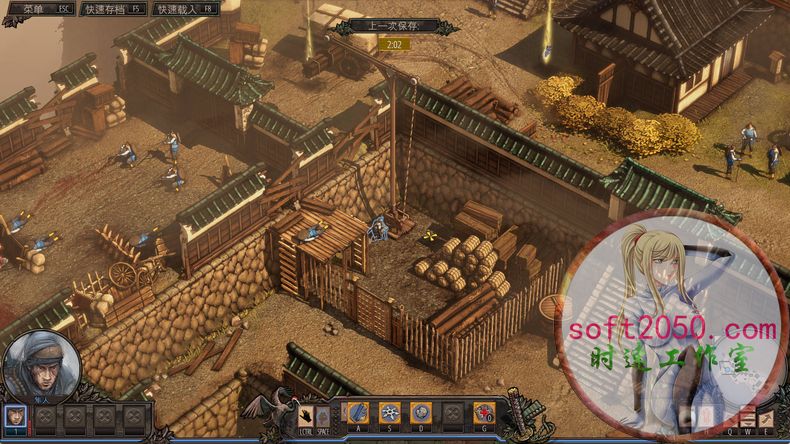
Task: Click the grey action icon labeled SPACE
Action: pos(322,414)
